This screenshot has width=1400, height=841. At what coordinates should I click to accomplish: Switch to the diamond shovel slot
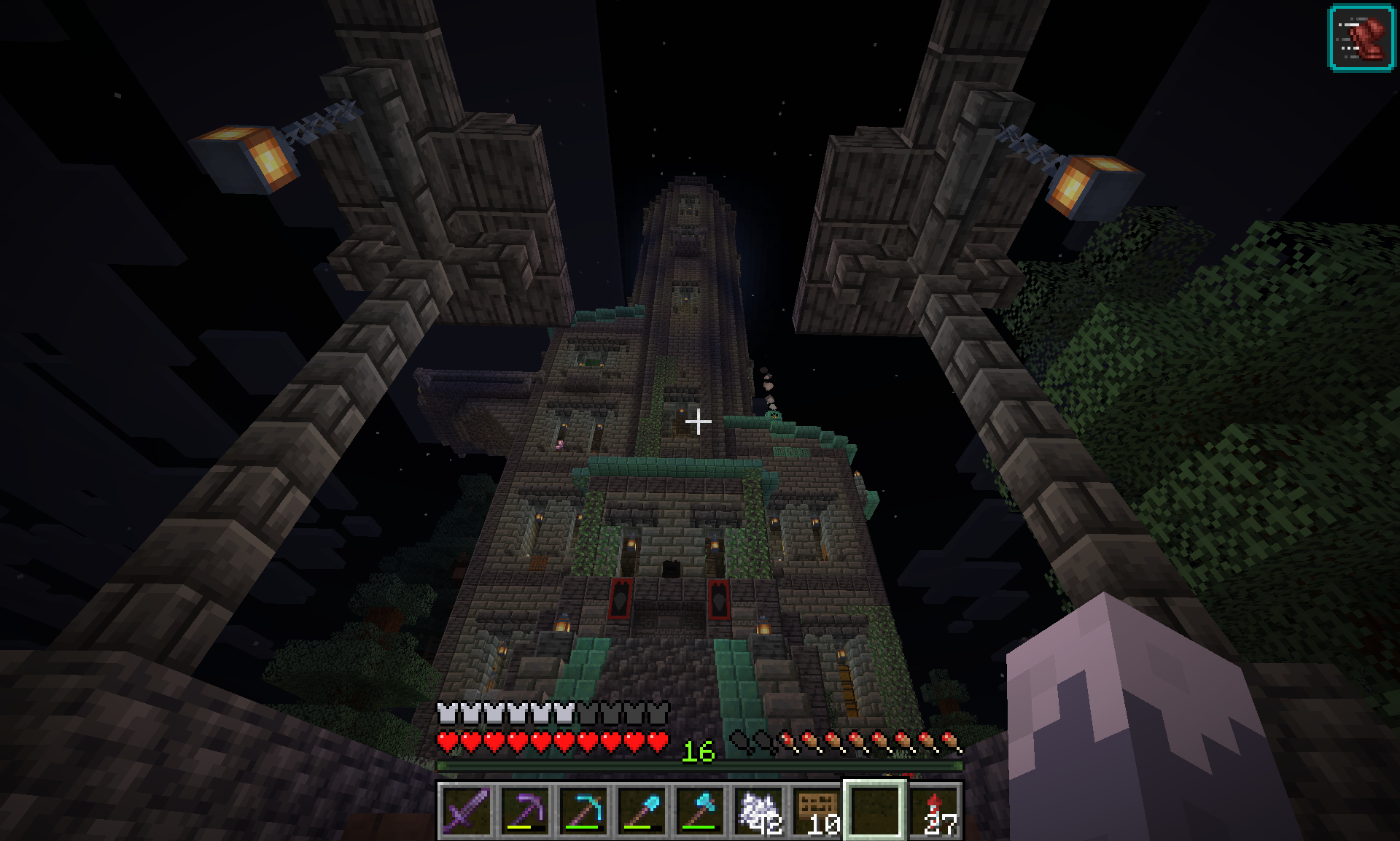click(641, 811)
